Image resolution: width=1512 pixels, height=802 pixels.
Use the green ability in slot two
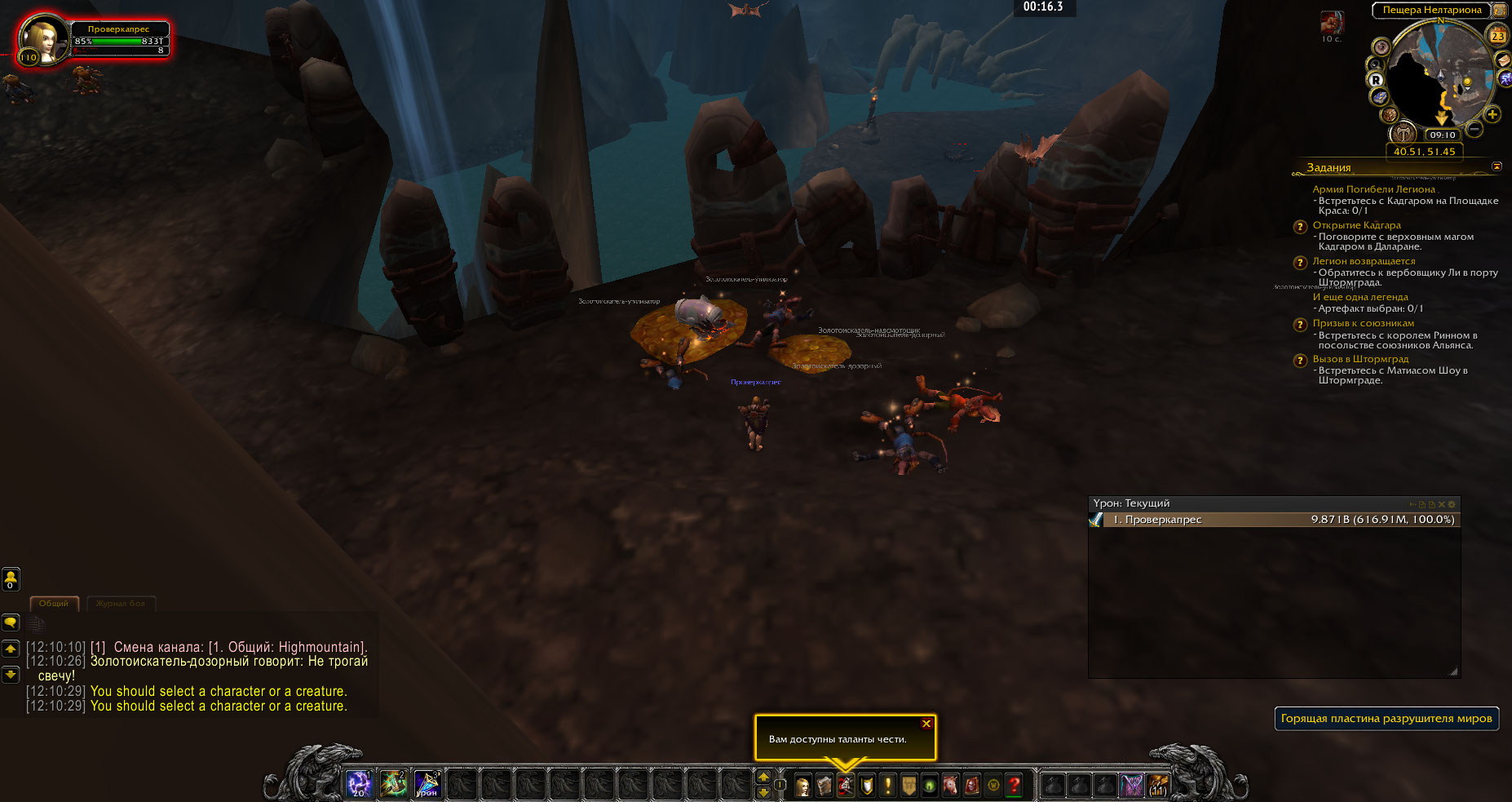pyautogui.click(x=393, y=784)
